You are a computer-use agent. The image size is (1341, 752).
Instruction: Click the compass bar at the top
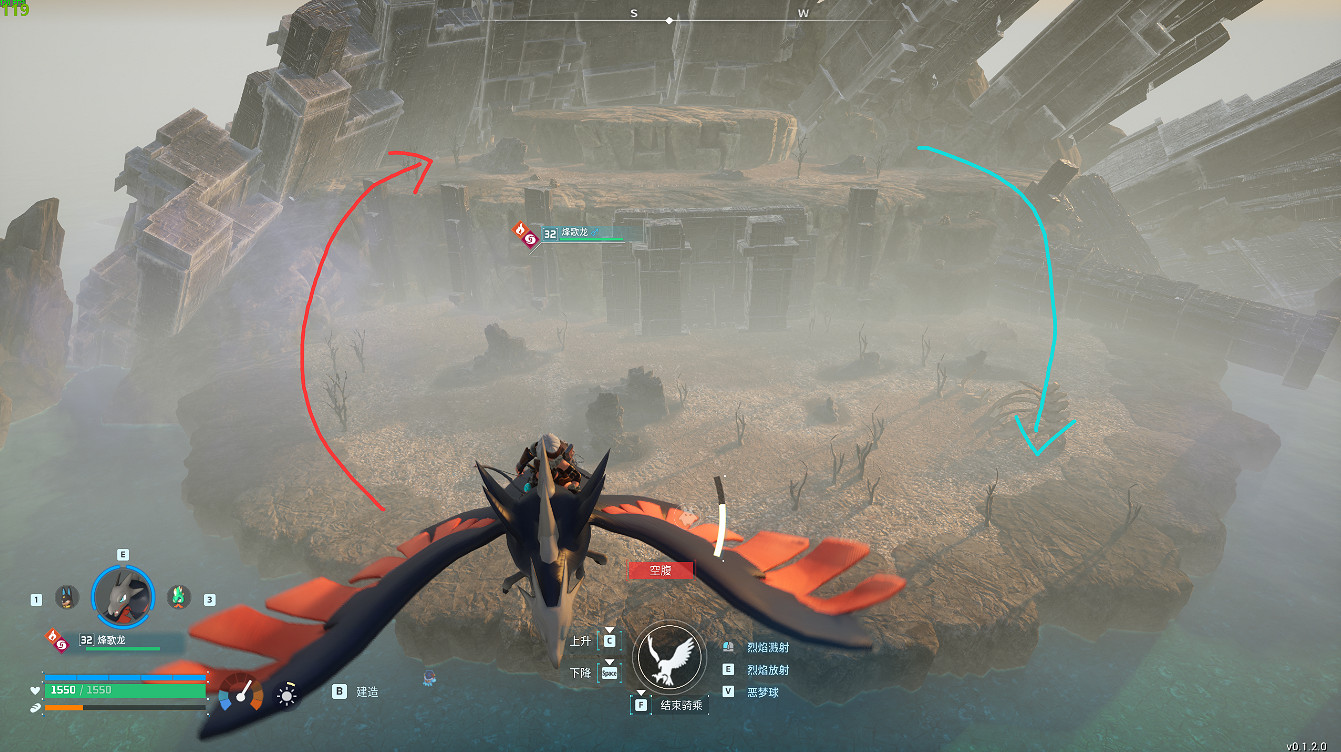tap(670, 17)
